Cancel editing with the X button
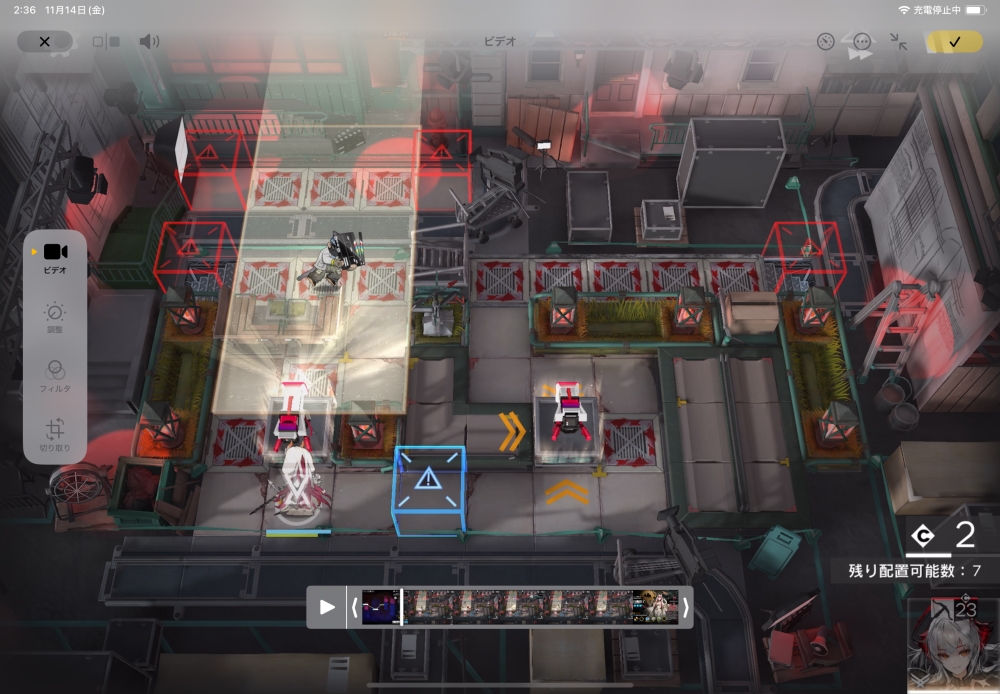The image size is (1000, 694). (x=44, y=41)
